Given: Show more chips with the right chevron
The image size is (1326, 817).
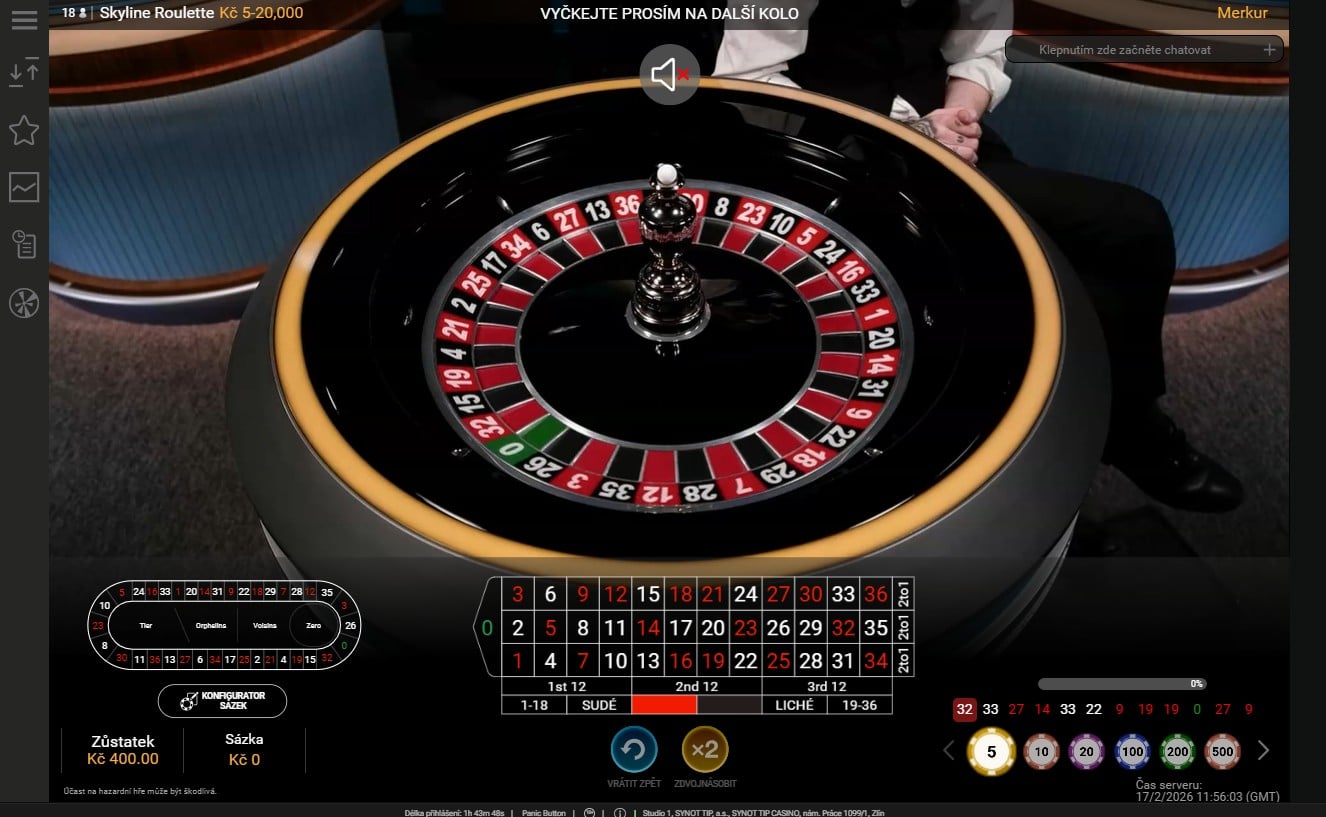Looking at the screenshot, I should point(1263,750).
